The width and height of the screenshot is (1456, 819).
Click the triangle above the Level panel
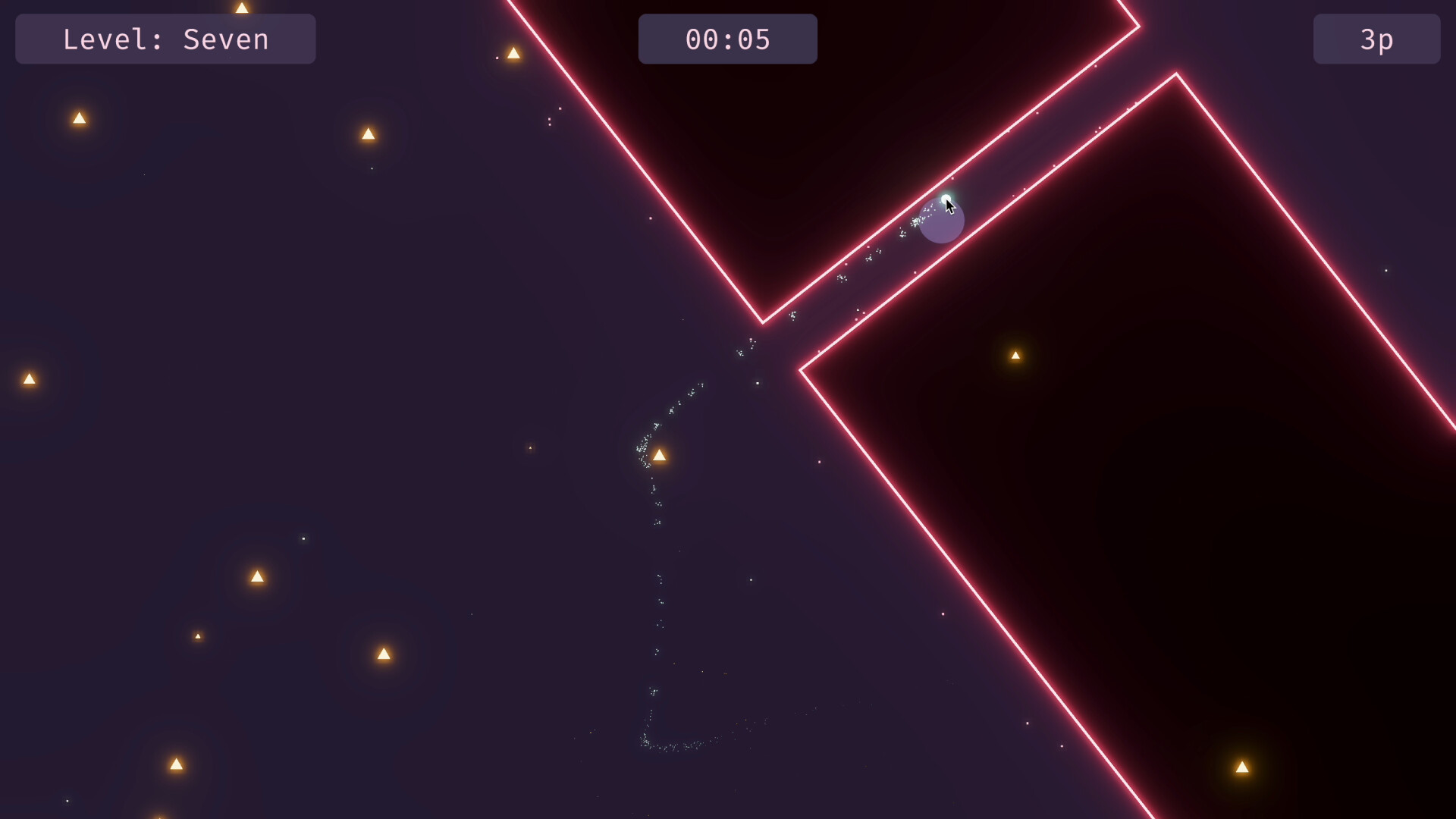pyautogui.click(x=242, y=7)
